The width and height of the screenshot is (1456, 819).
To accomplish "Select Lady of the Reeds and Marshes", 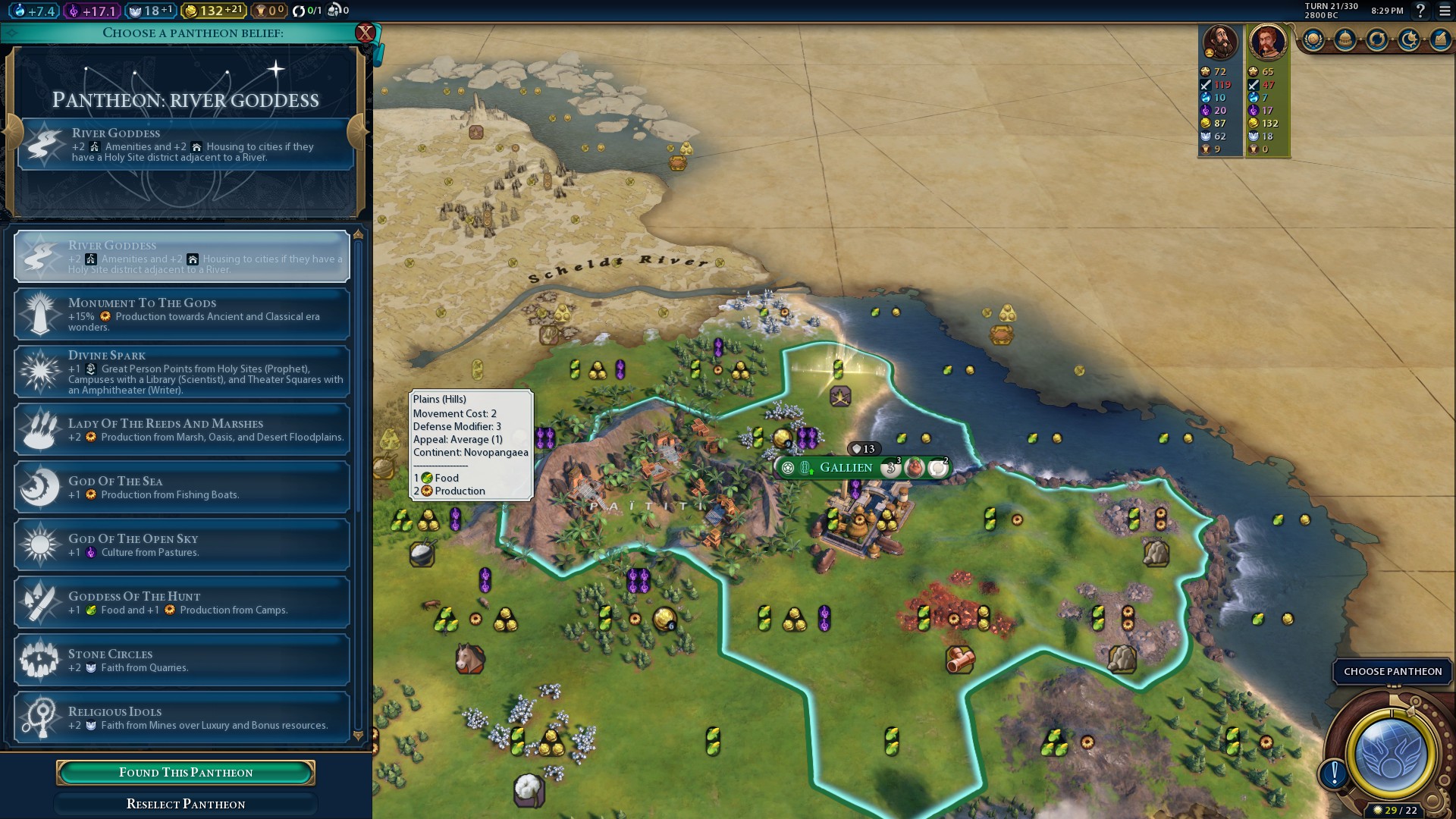I will coord(182,429).
